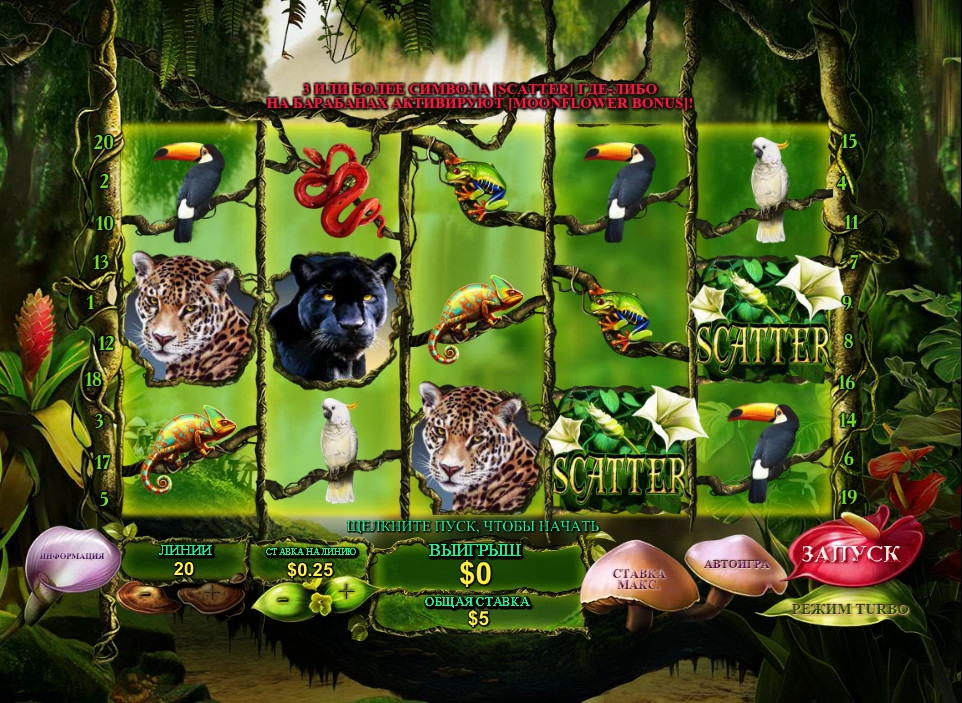Toggle Режим Turbo mode
This screenshot has width=962, height=703.
pyautogui.click(x=849, y=608)
